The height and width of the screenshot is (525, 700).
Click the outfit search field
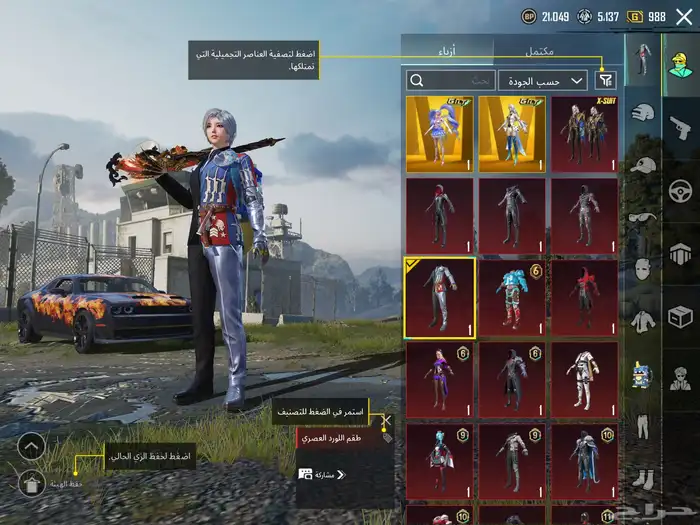451,80
